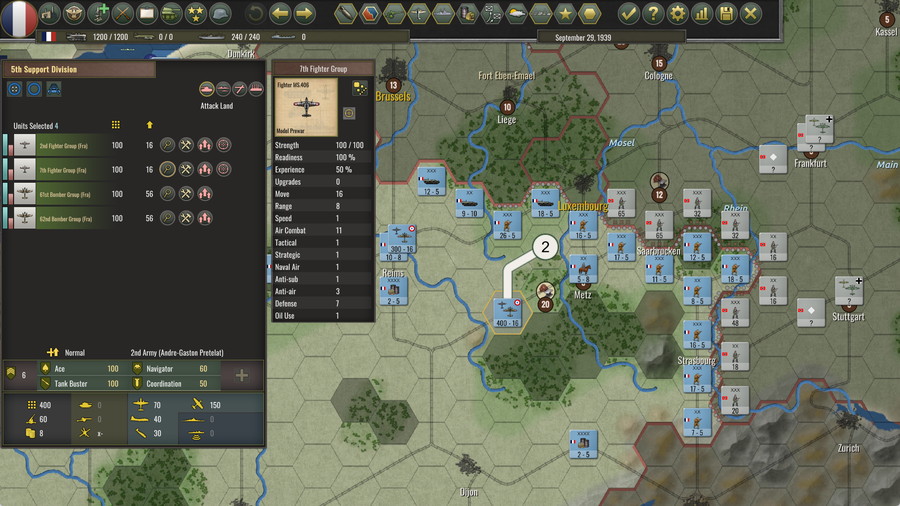This screenshot has height=506, width=900.
Task: End turn with the checkmark button
Action: click(628, 14)
